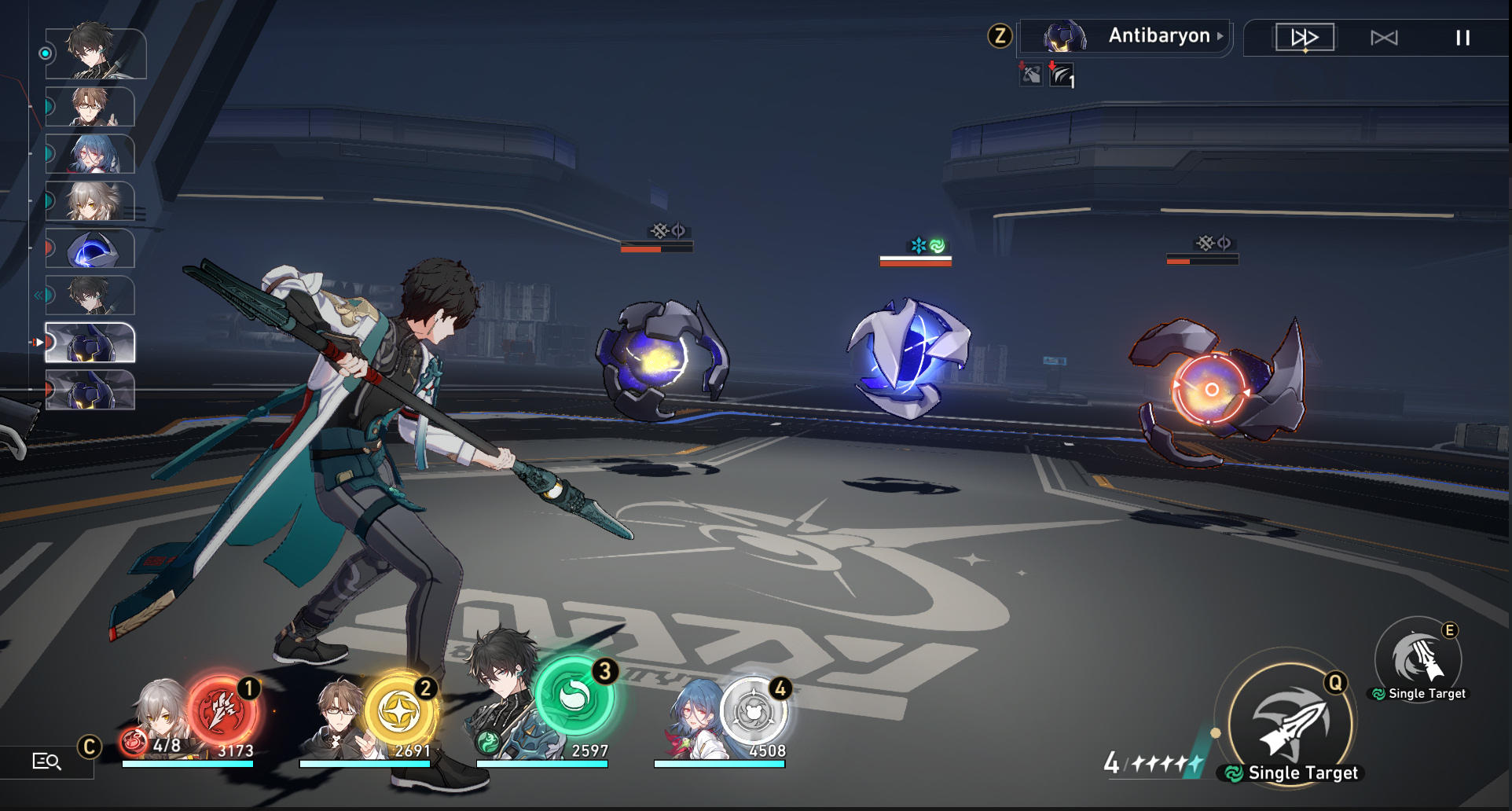This screenshot has height=811, width=1512.
Task: Select the top turn-order character portrait
Action: click(x=95, y=53)
